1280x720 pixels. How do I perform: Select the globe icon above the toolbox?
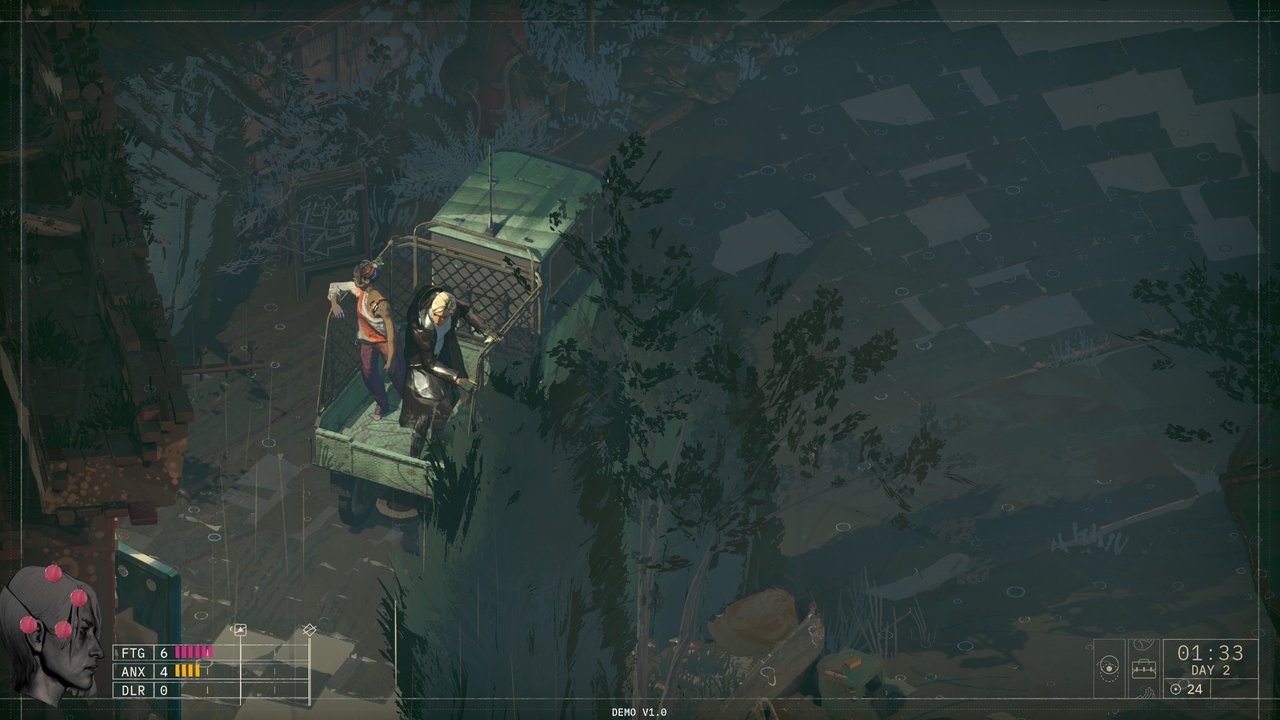[x=1144, y=643]
